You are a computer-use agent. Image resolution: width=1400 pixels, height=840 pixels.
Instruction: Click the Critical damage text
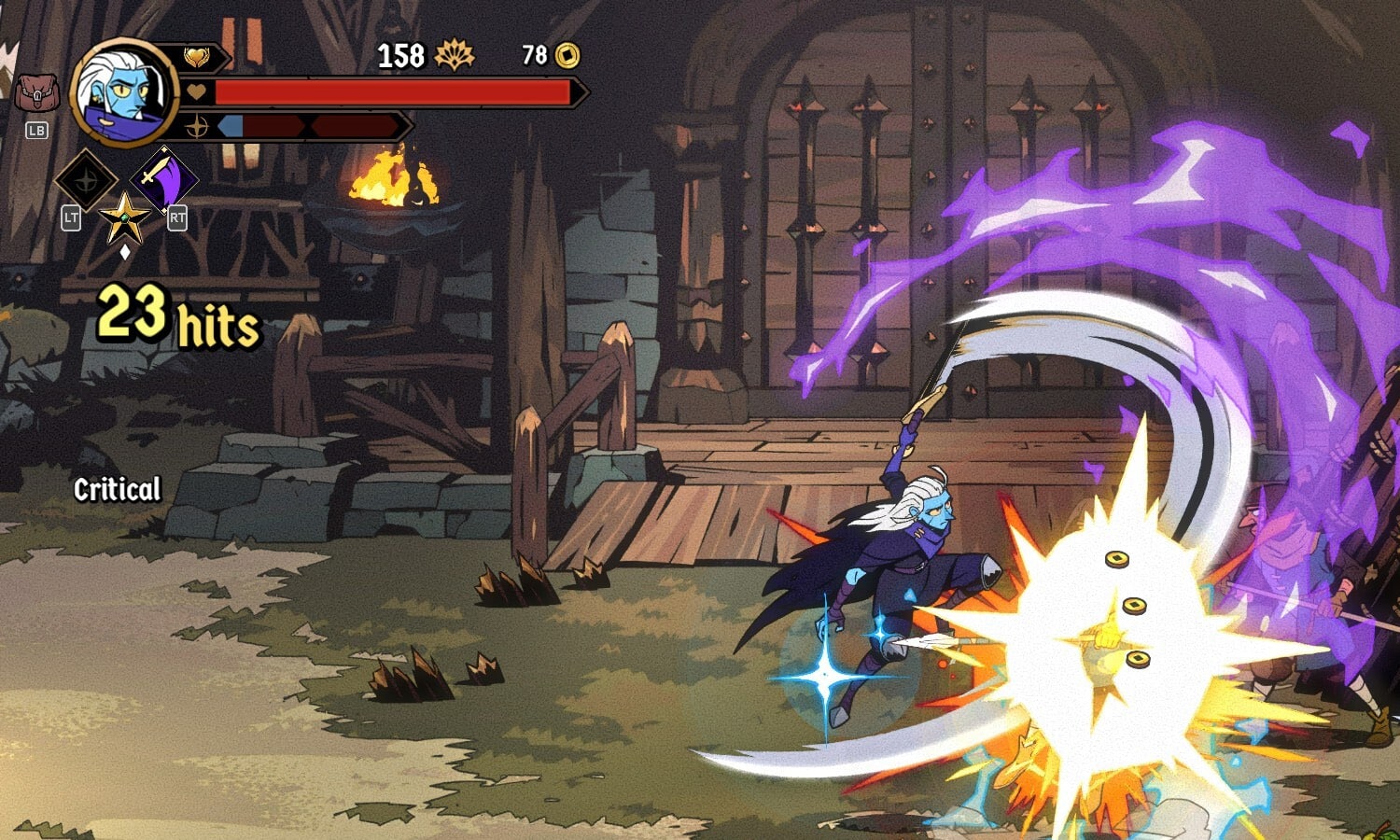pos(116,489)
